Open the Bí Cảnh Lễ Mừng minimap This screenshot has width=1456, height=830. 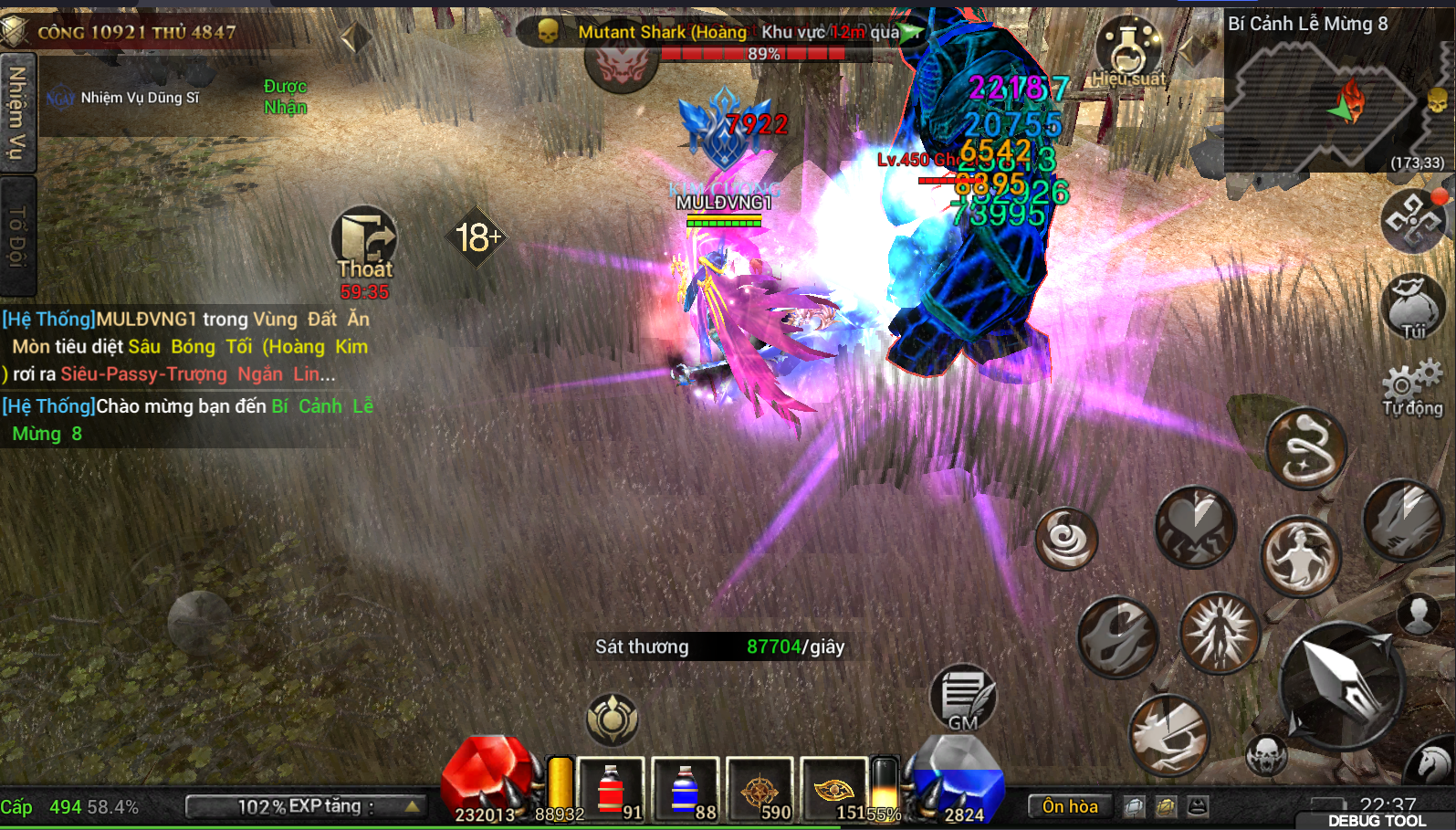(1335, 100)
